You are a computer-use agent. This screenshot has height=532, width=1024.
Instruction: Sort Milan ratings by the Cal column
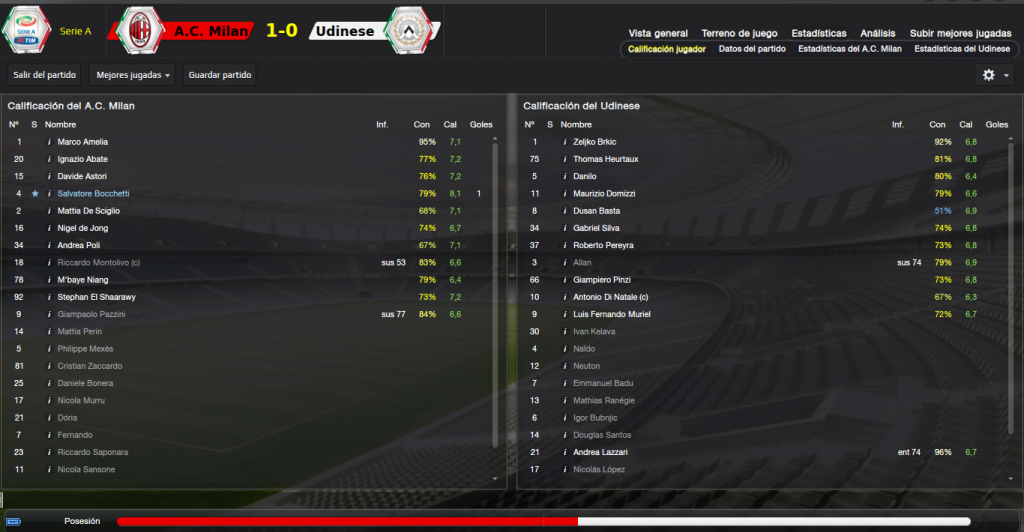tap(450, 124)
